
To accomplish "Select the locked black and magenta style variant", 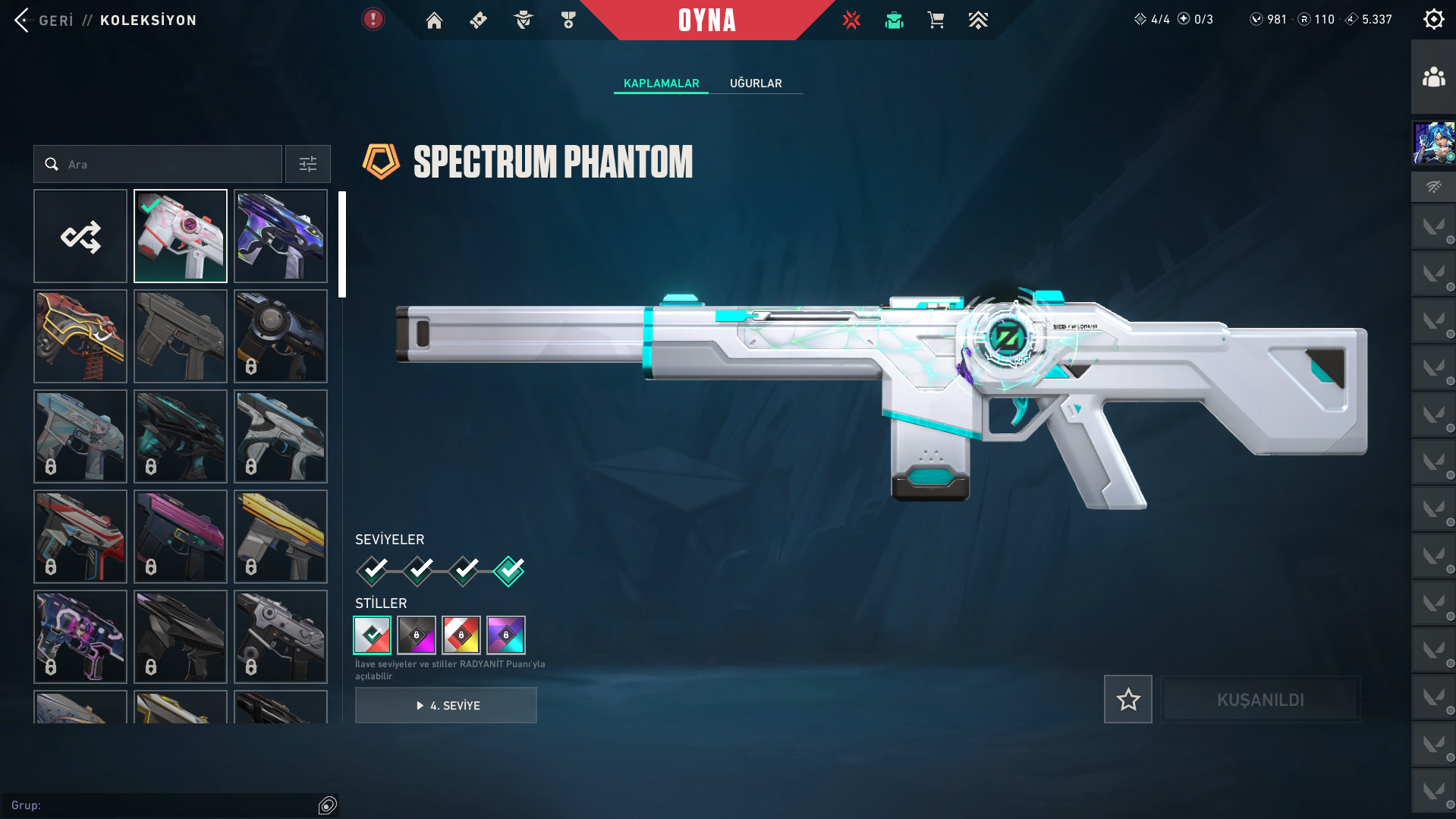I will coord(417,635).
